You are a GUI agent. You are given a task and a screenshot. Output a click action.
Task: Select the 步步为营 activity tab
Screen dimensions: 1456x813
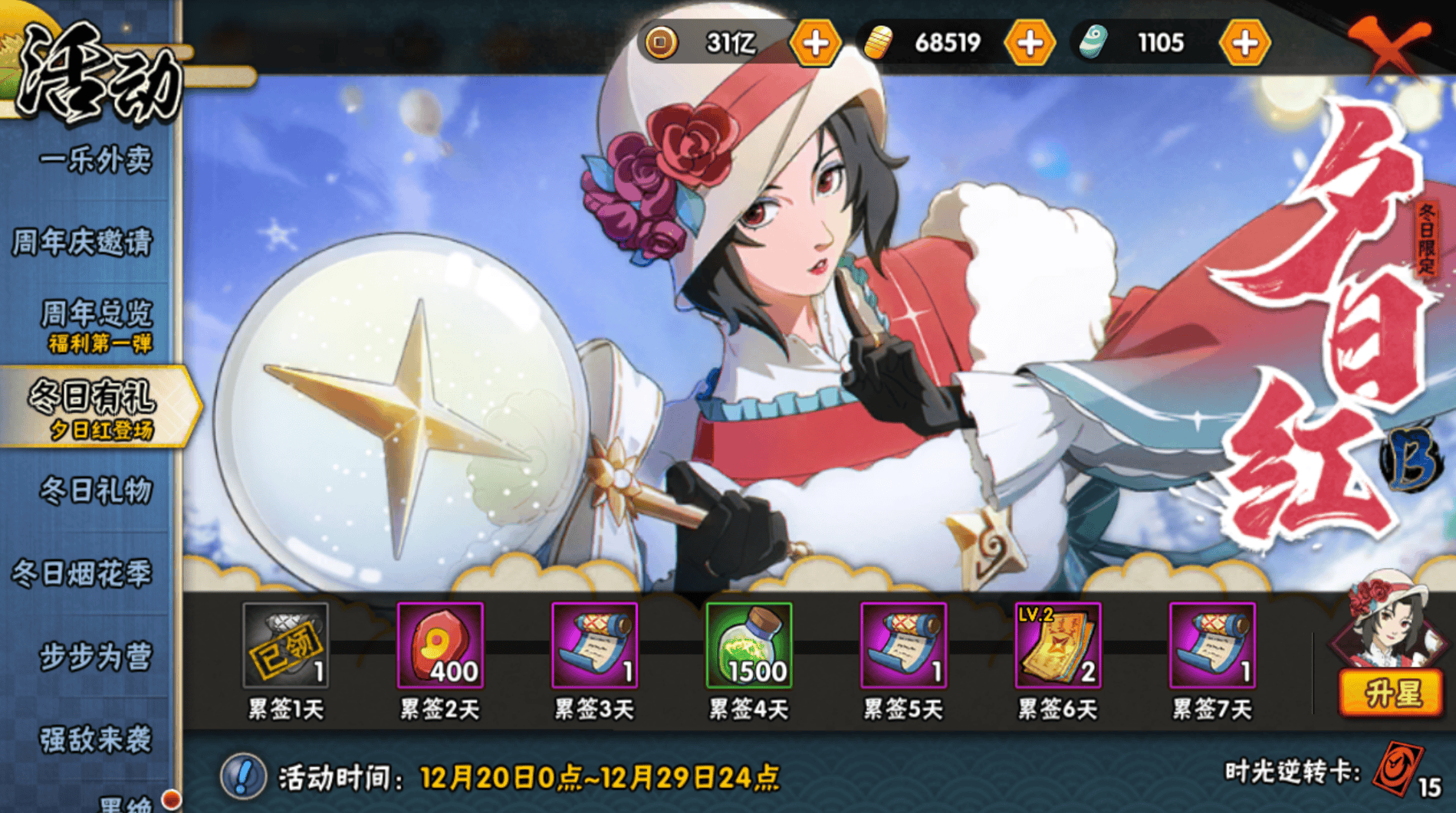(96, 656)
